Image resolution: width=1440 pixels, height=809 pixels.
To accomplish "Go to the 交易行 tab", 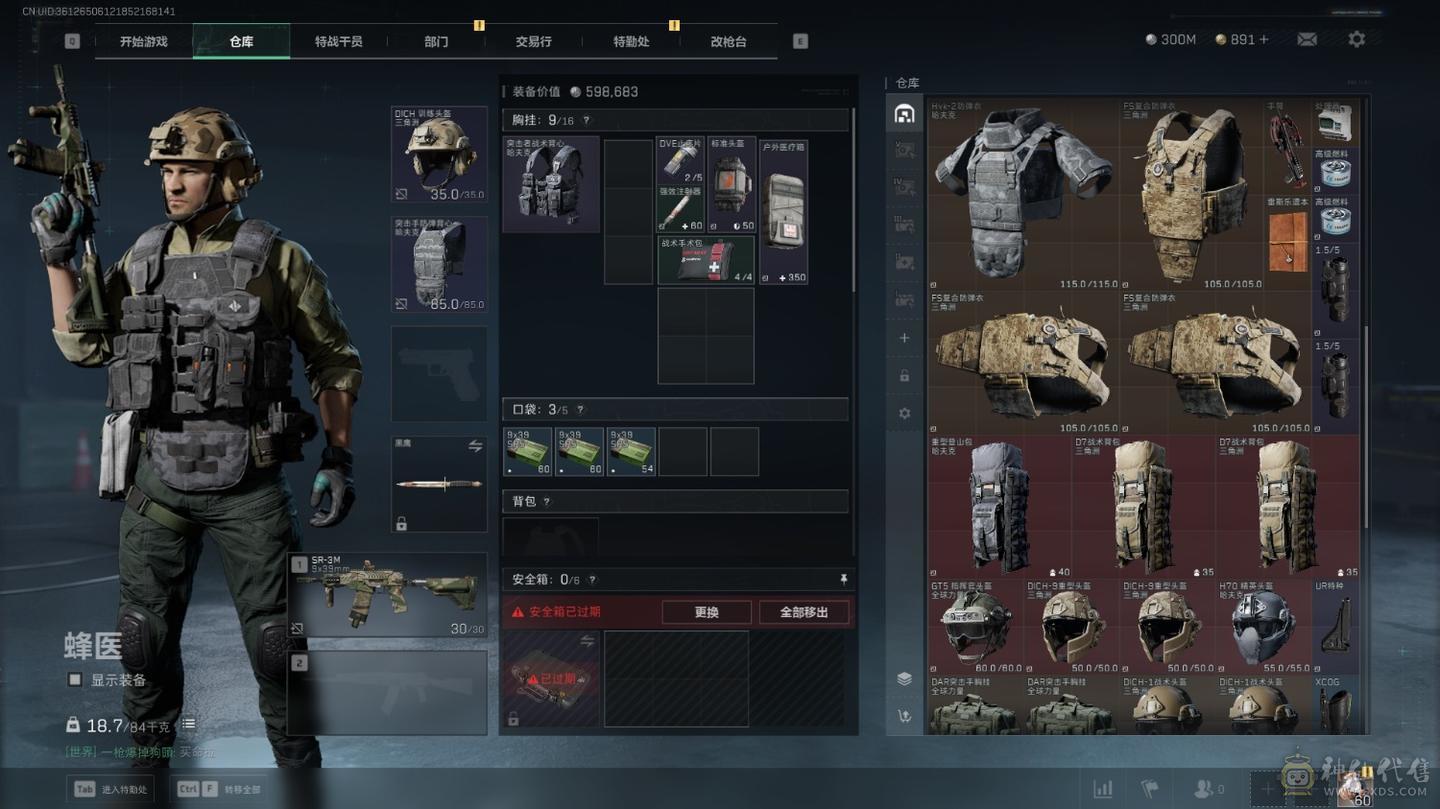I will pyautogui.click(x=533, y=42).
